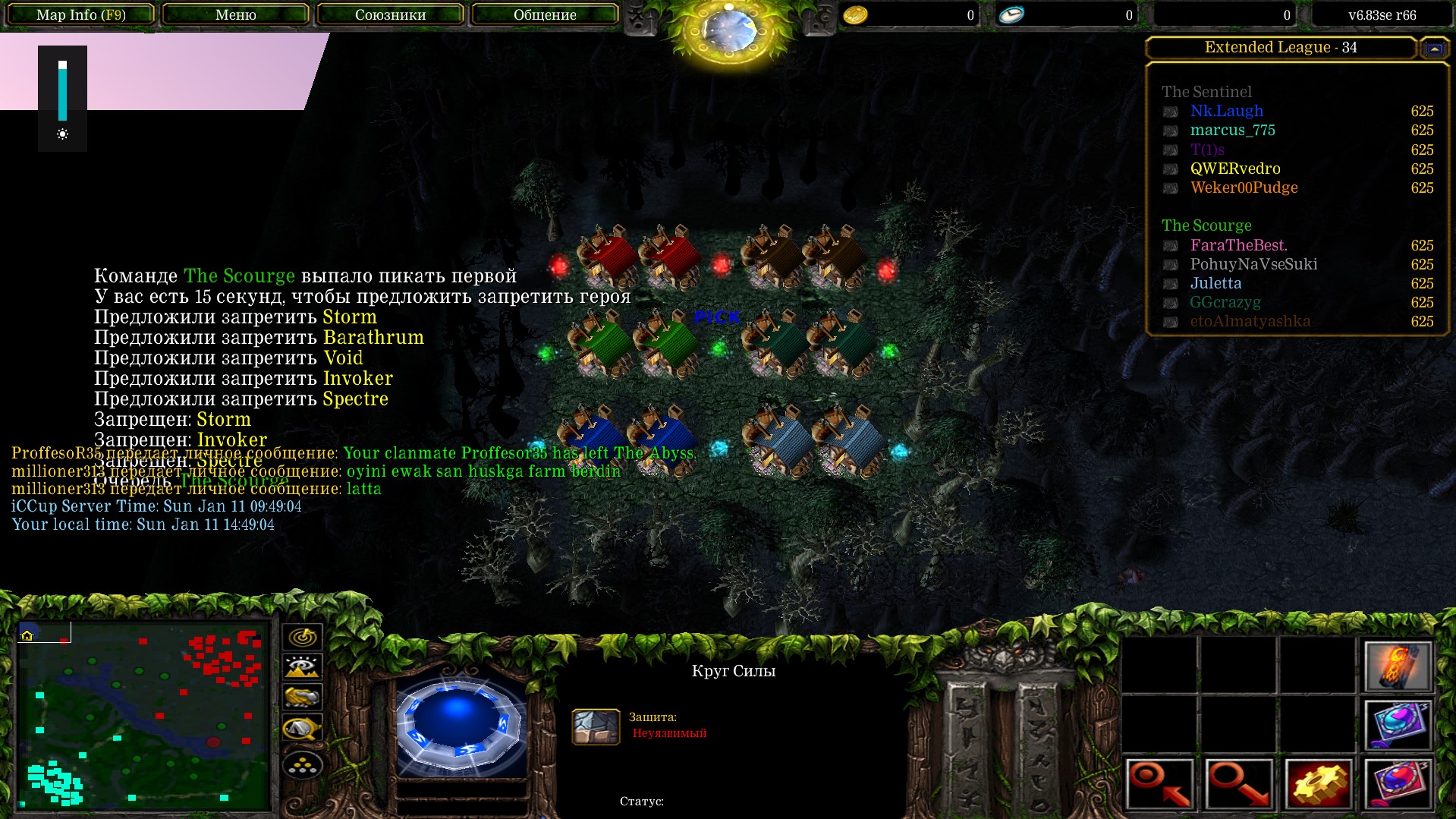Select player FaraTheBest. in the scoreboard
The image size is (1456, 819).
click(1238, 245)
